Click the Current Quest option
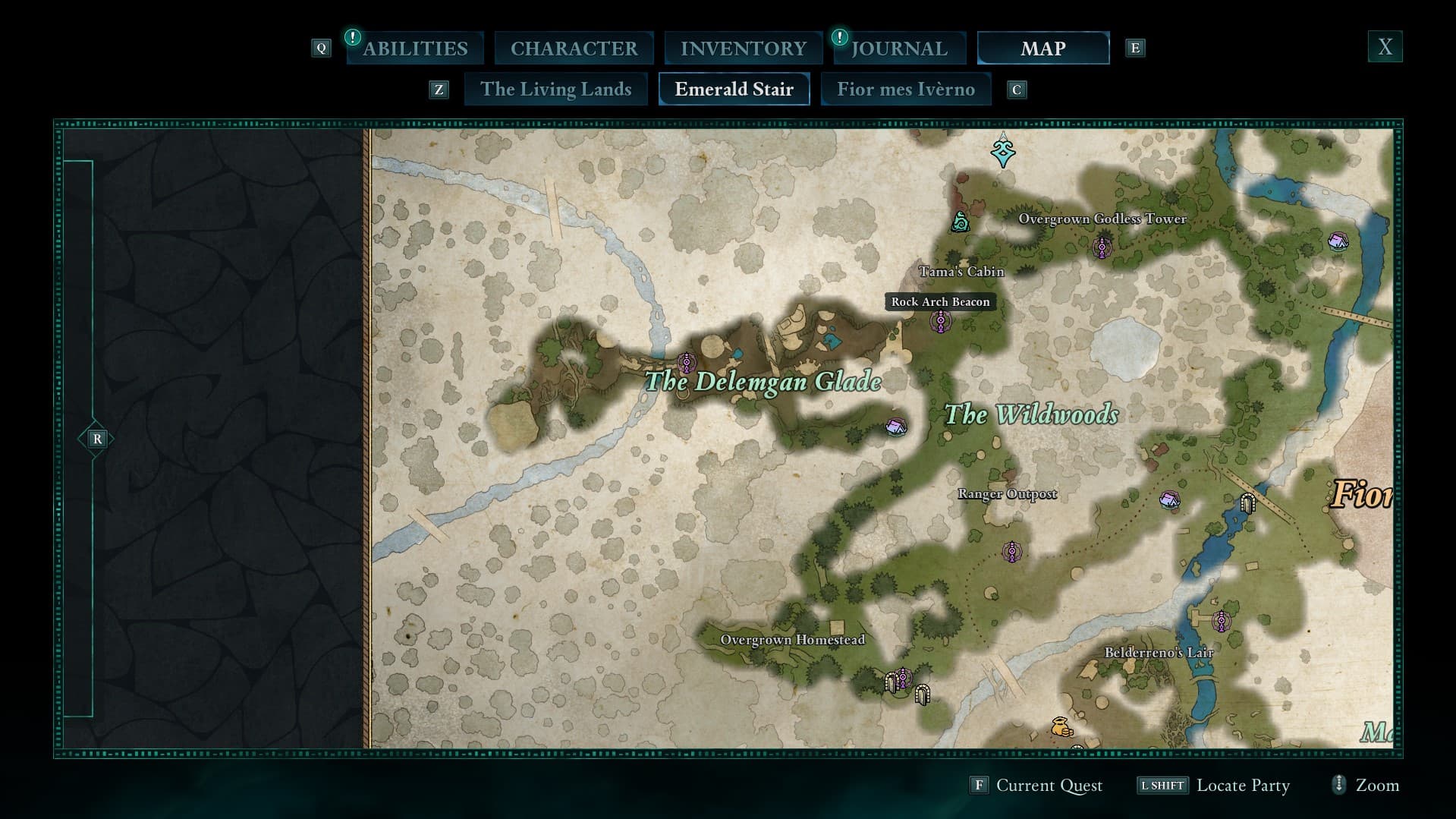Screen dimensions: 1456x819 tap(1049, 786)
